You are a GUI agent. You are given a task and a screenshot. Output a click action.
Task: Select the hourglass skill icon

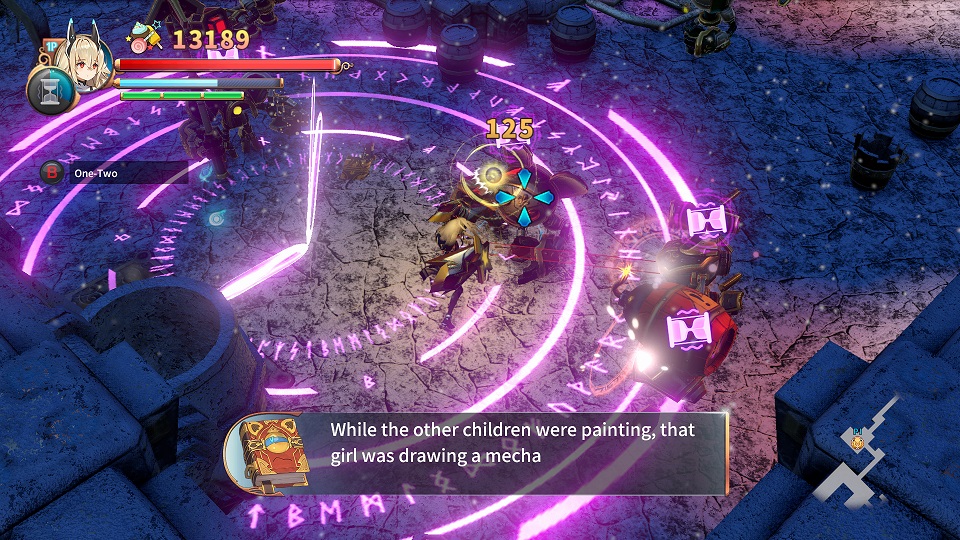click(47, 90)
